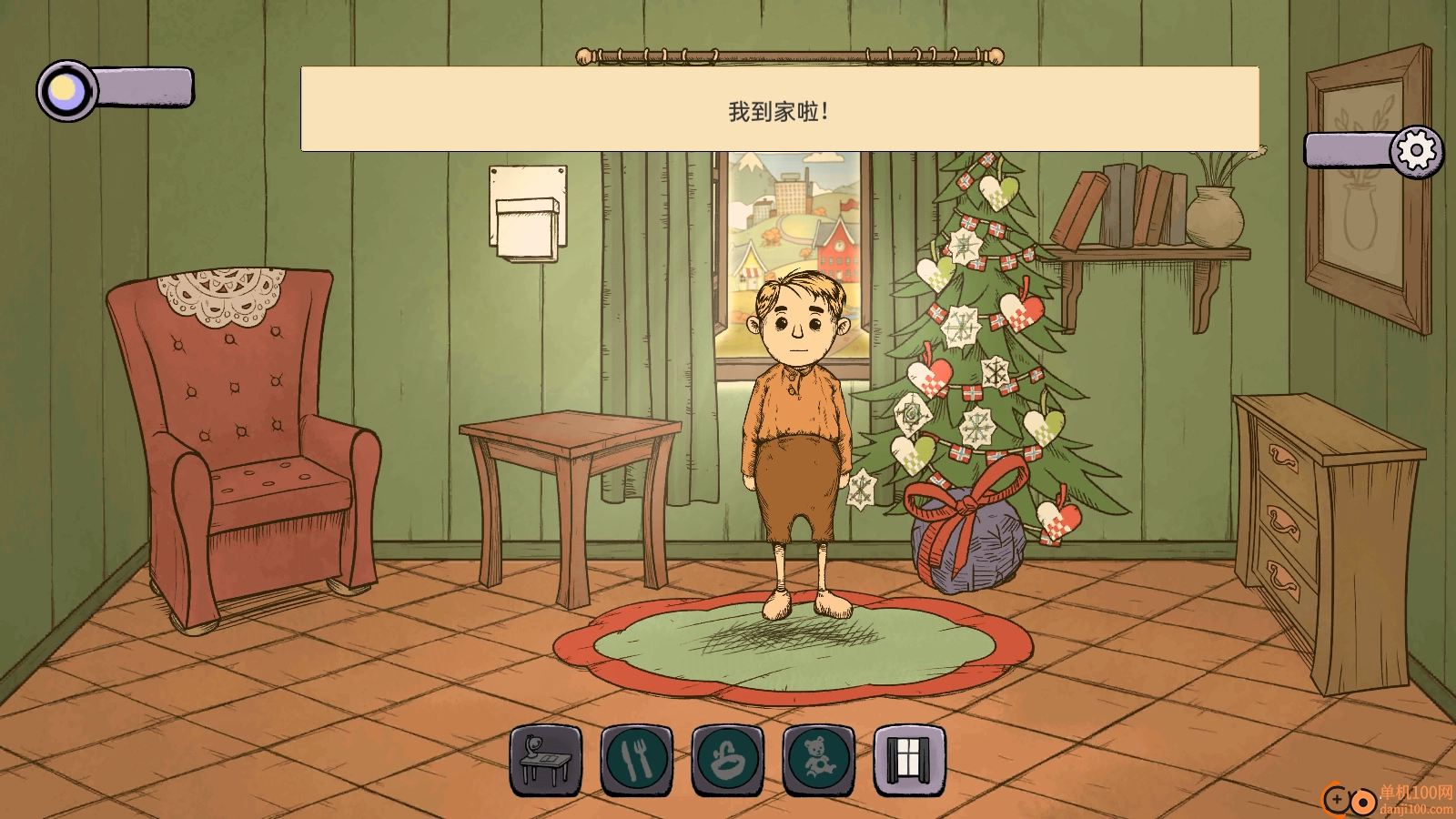Select the study desk activity icon
The height and width of the screenshot is (819, 1456).
coord(545,760)
